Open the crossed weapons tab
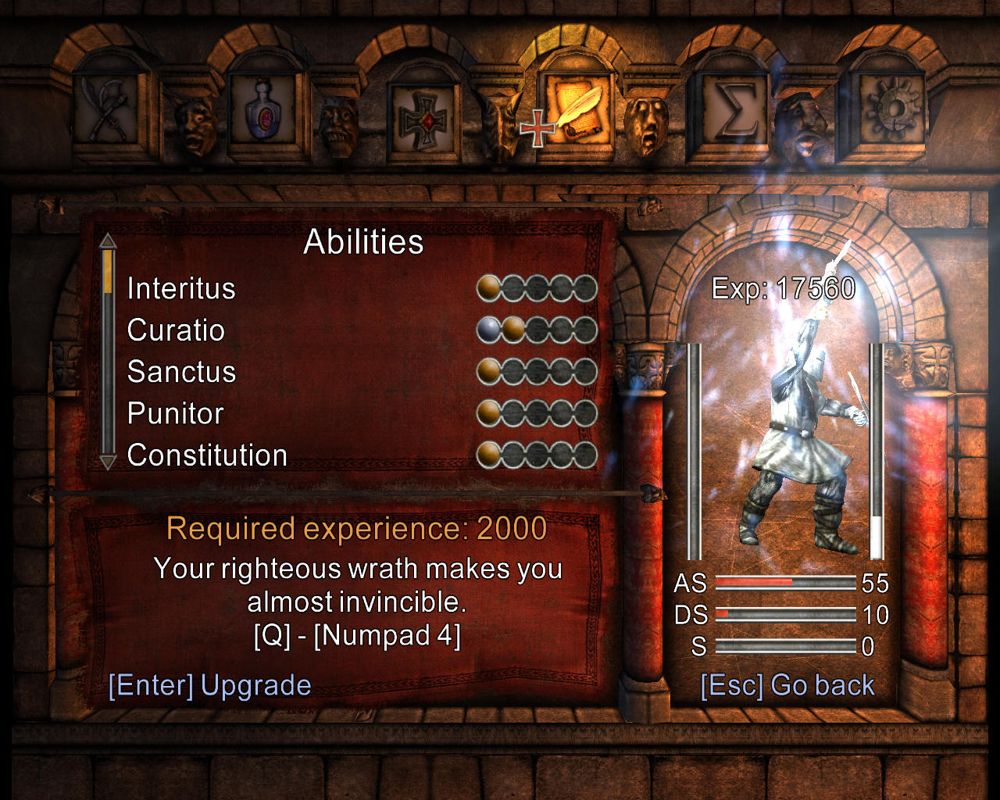1000x800 pixels. (x=105, y=115)
